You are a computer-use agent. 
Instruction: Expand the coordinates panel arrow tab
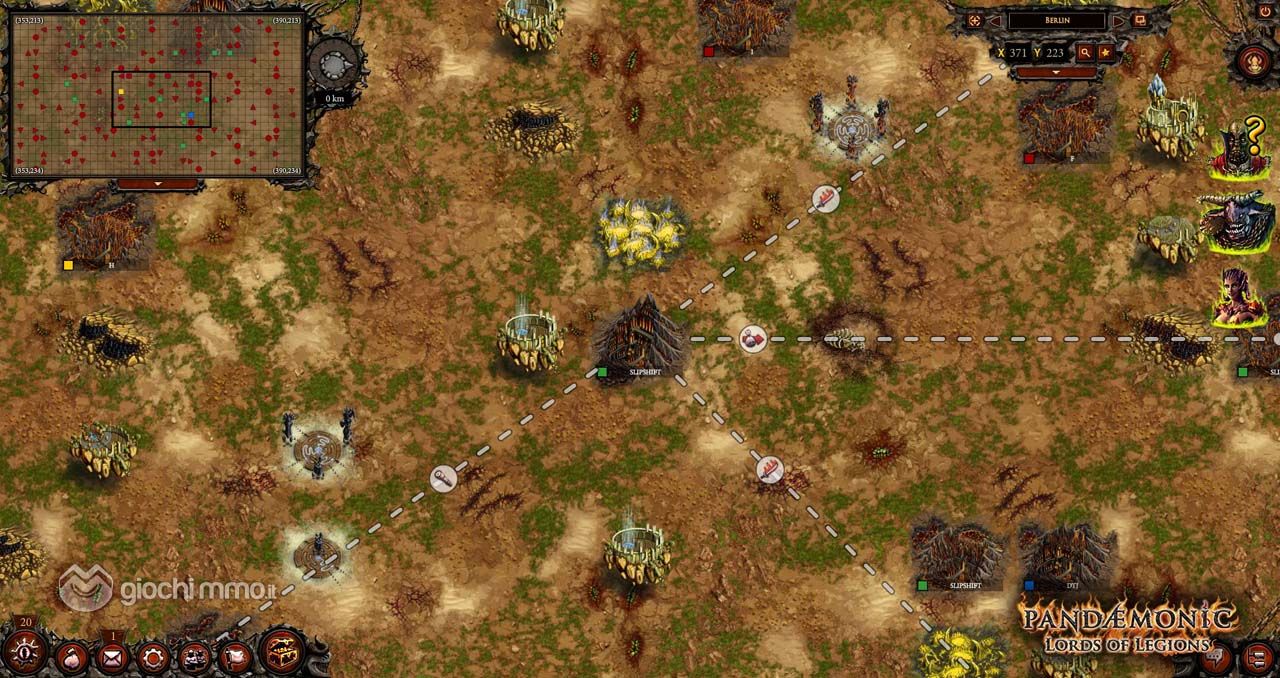pyautogui.click(x=1057, y=73)
